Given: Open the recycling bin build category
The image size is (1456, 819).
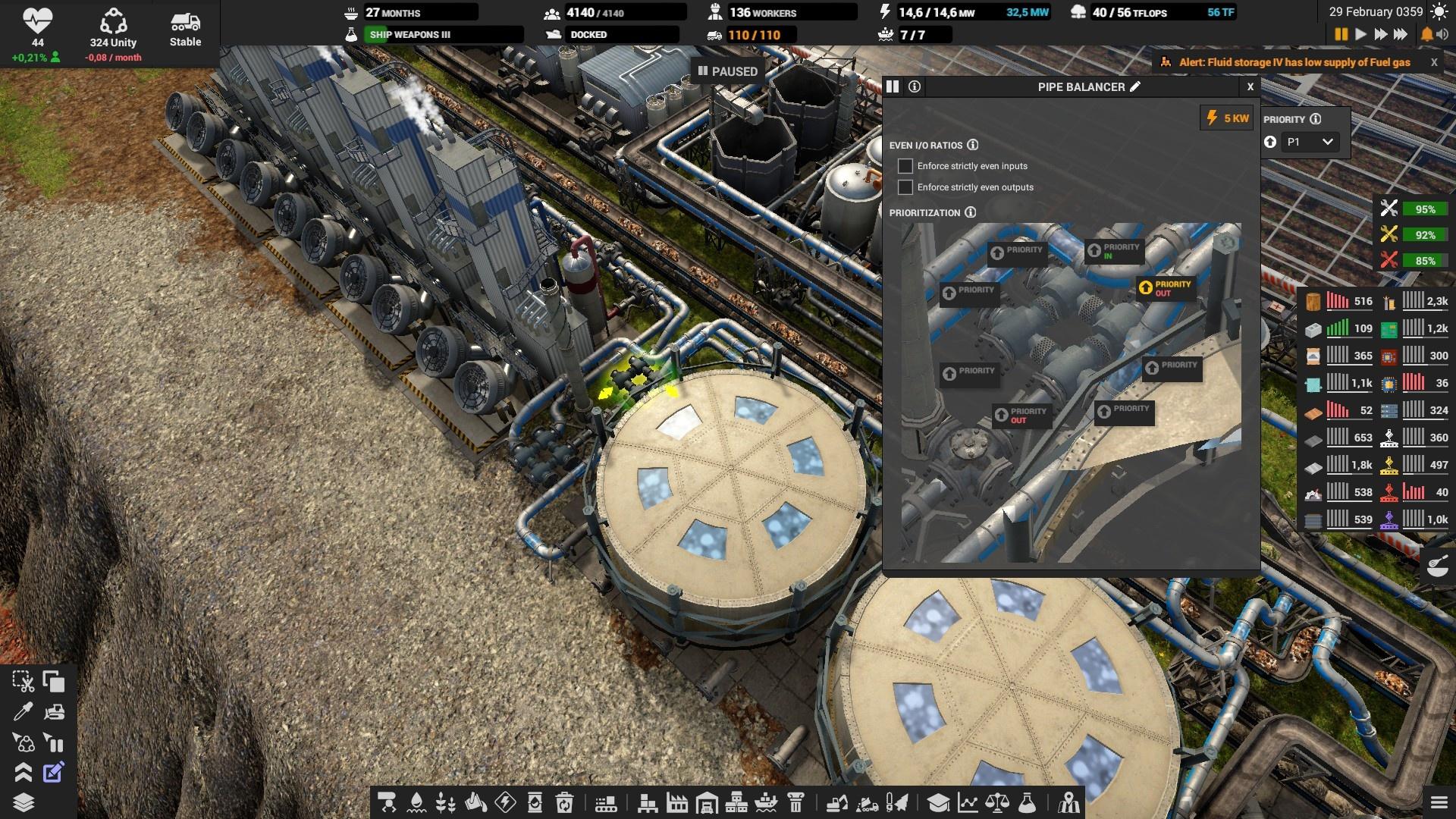Looking at the screenshot, I should coord(564,802).
